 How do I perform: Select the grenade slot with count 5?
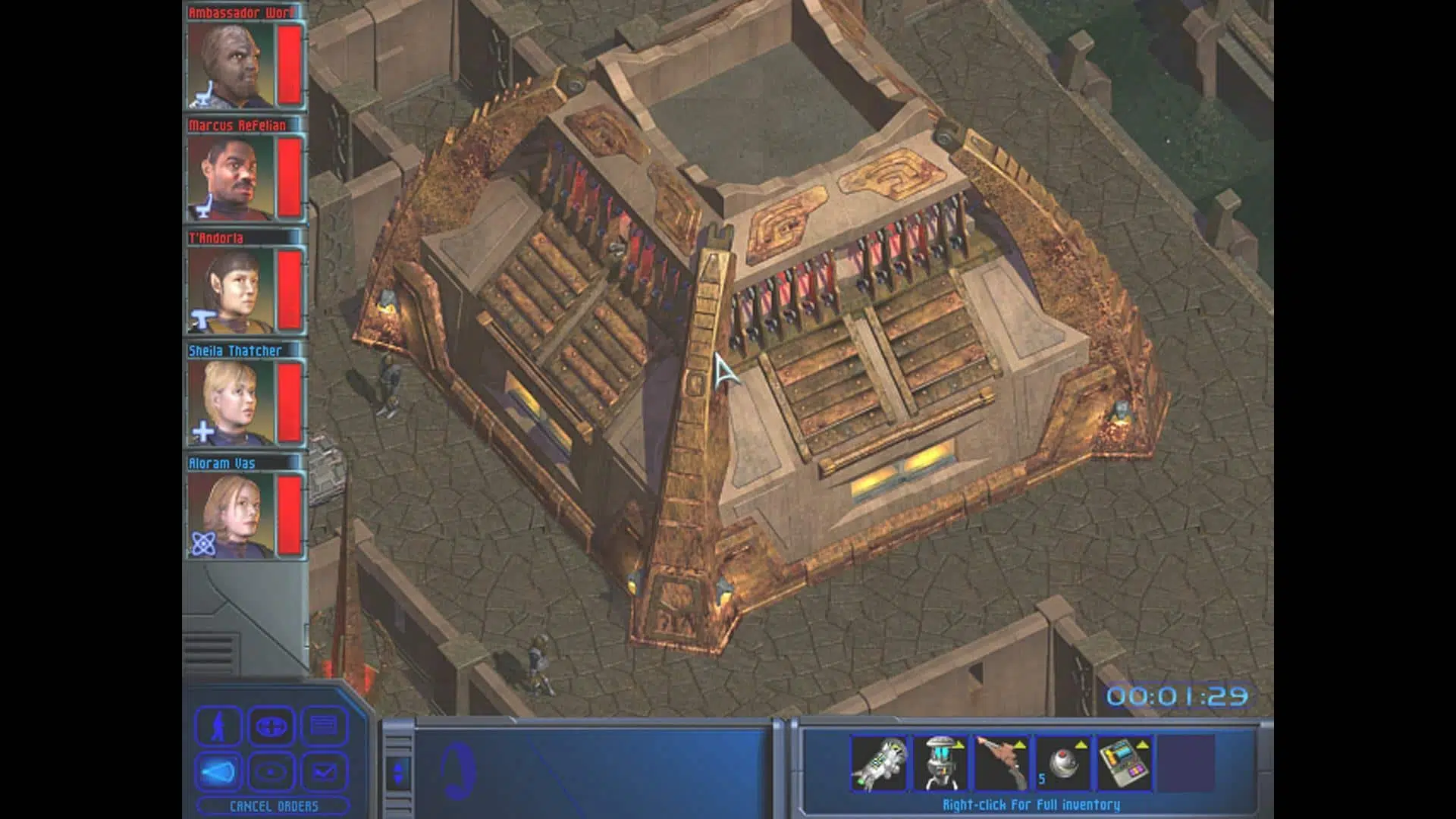coord(1063,764)
